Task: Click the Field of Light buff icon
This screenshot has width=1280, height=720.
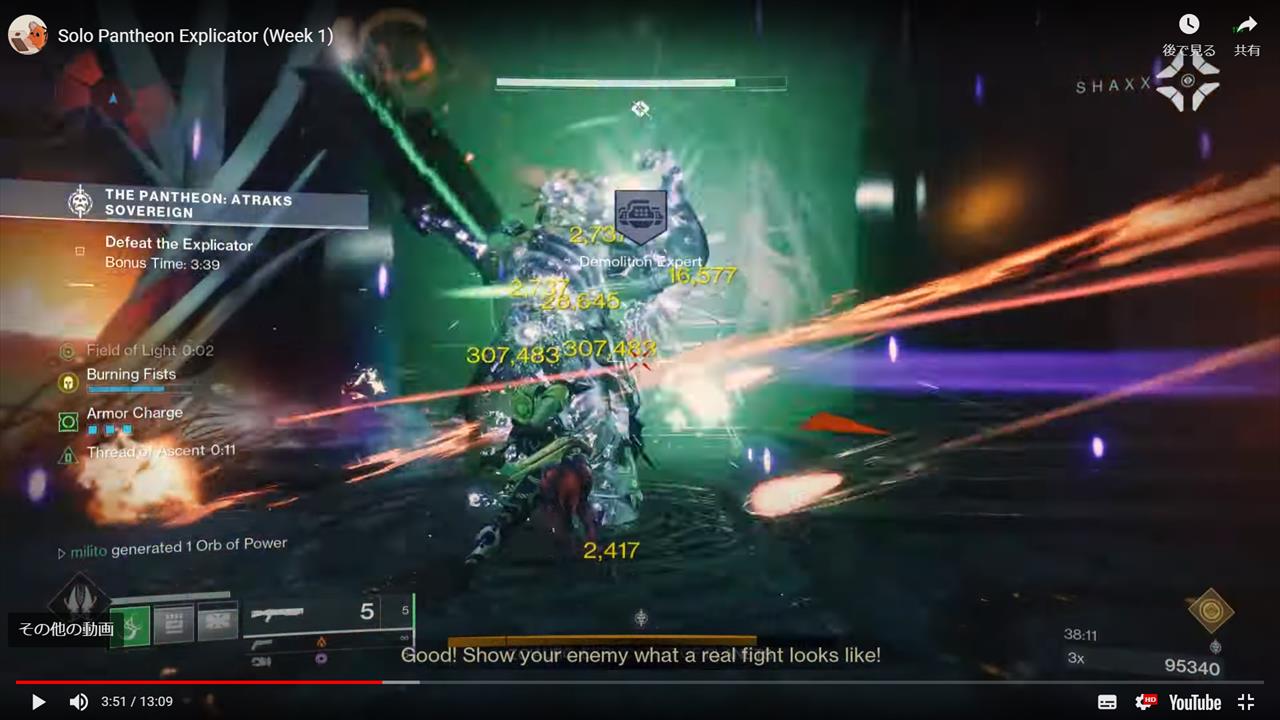Action: (x=65, y=350)
